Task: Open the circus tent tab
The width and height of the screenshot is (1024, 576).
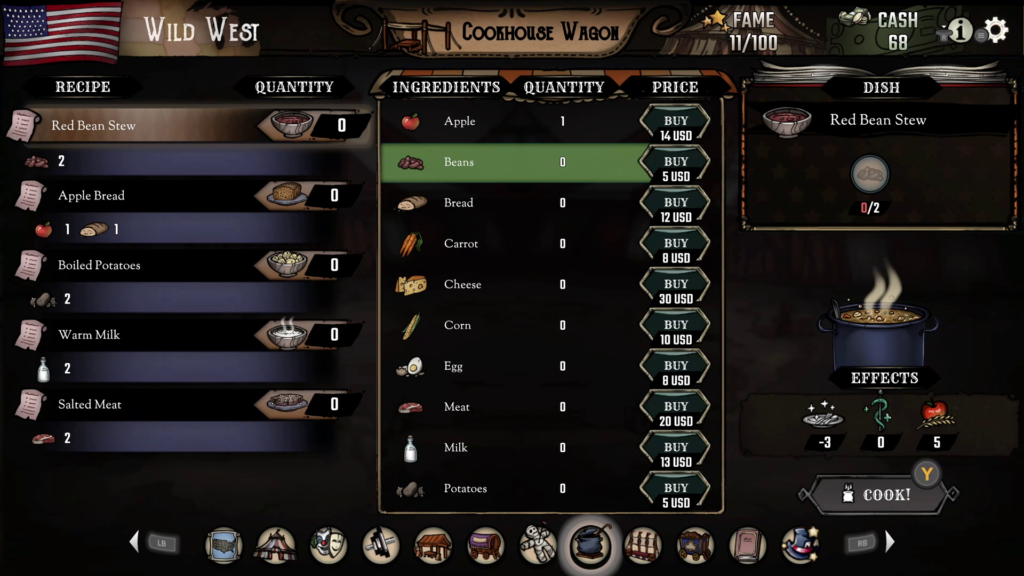Action: tap(275, 545)
